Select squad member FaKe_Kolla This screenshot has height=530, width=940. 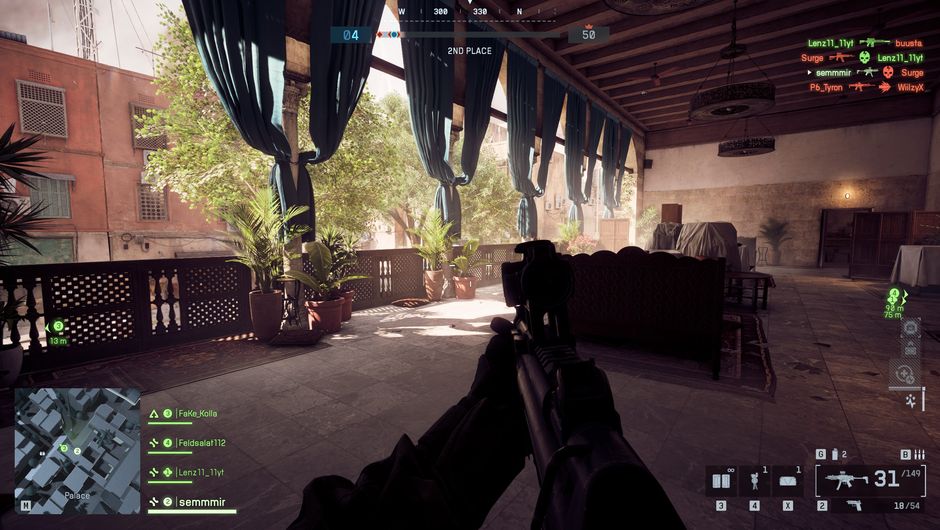point(196,413)
